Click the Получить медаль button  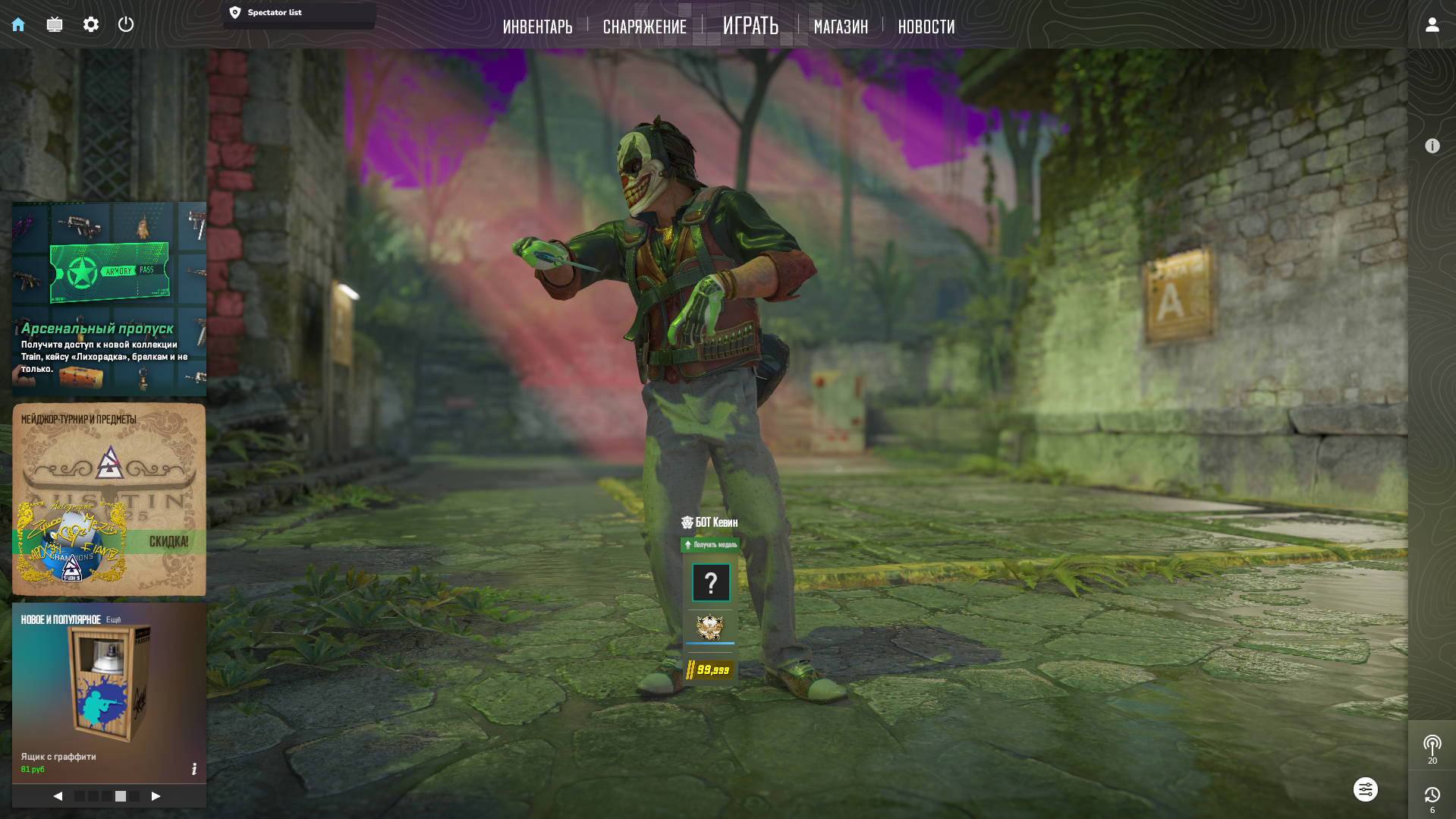tap(710, 544)
